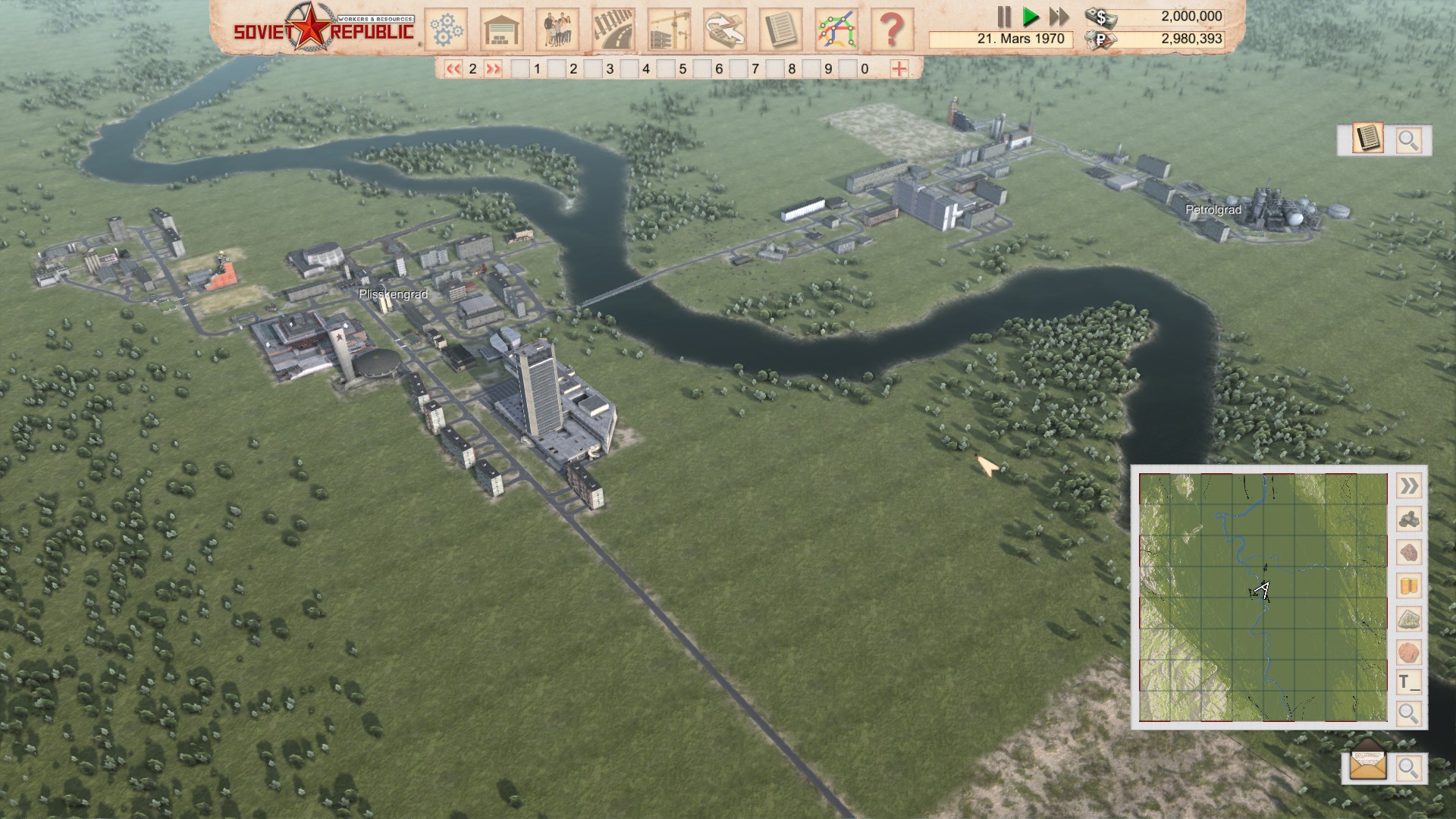Open the envelope messages panel
Viewport: 1456px width, 819px height.
[x=1368, y=767]
